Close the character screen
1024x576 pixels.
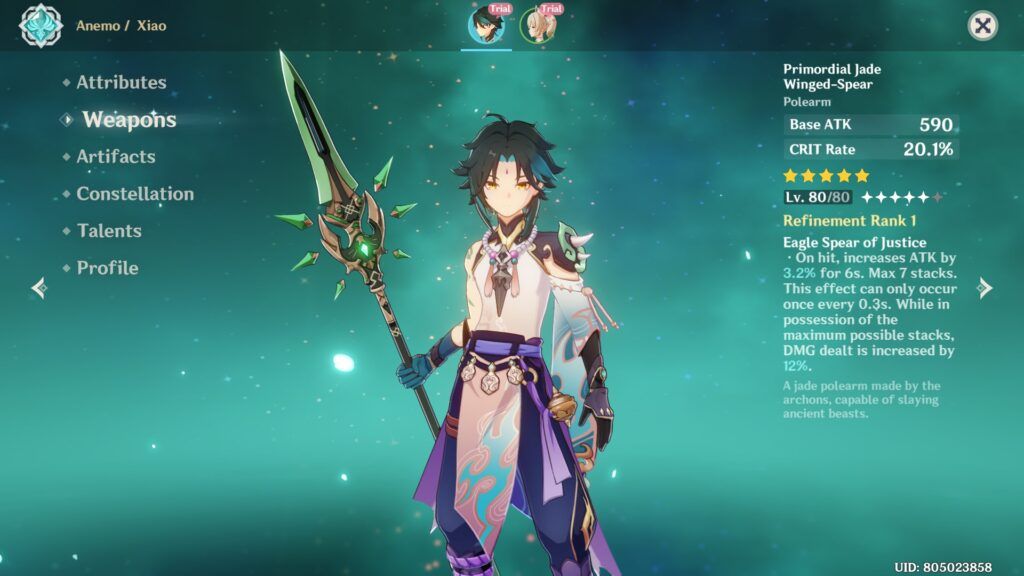983,25
